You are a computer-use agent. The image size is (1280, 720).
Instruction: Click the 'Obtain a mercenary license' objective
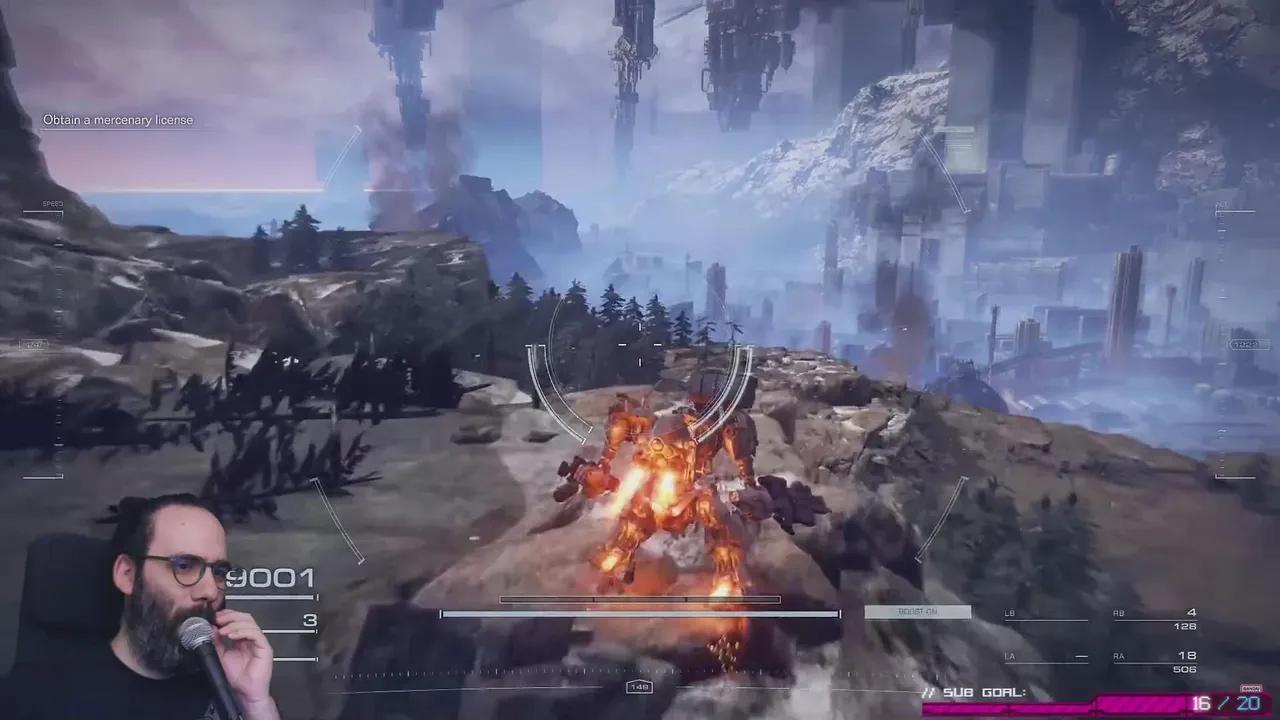click(118, 120)
